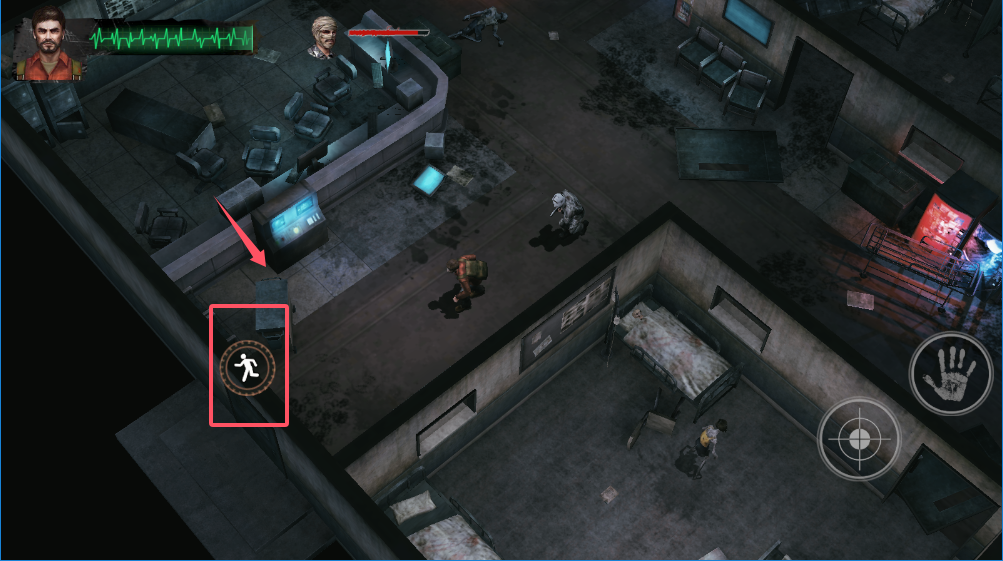Select the blonde companion portrait

point(326,36)
